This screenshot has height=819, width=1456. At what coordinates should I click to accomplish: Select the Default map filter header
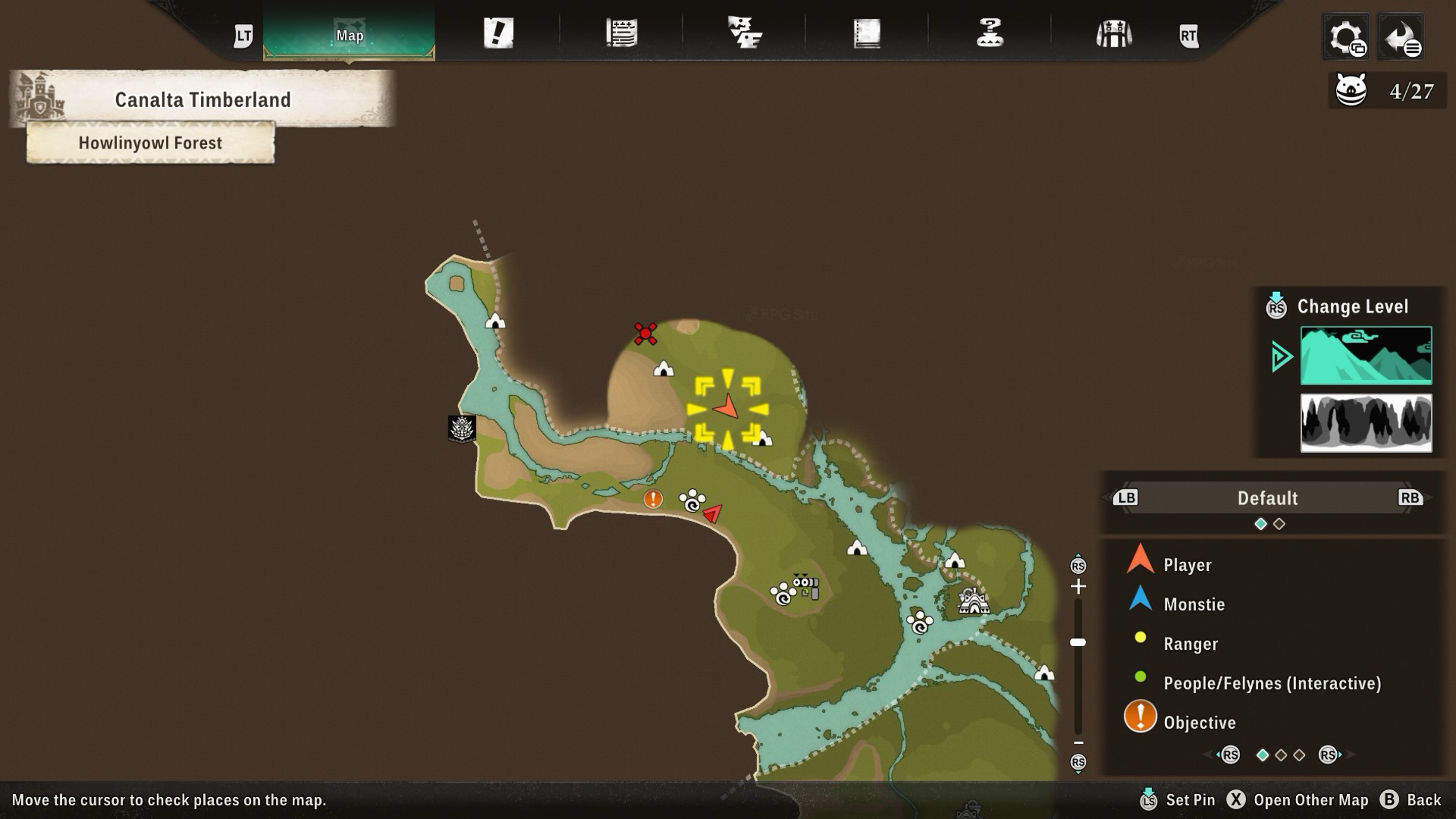[1267, 498]
